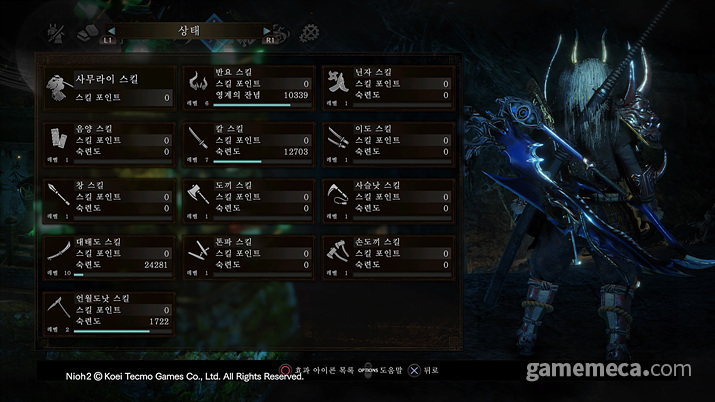The image size is (715, 402).
Task: Select the 언월도낫 스킬 (Switchglaive) tile
Action: (109, 312)
